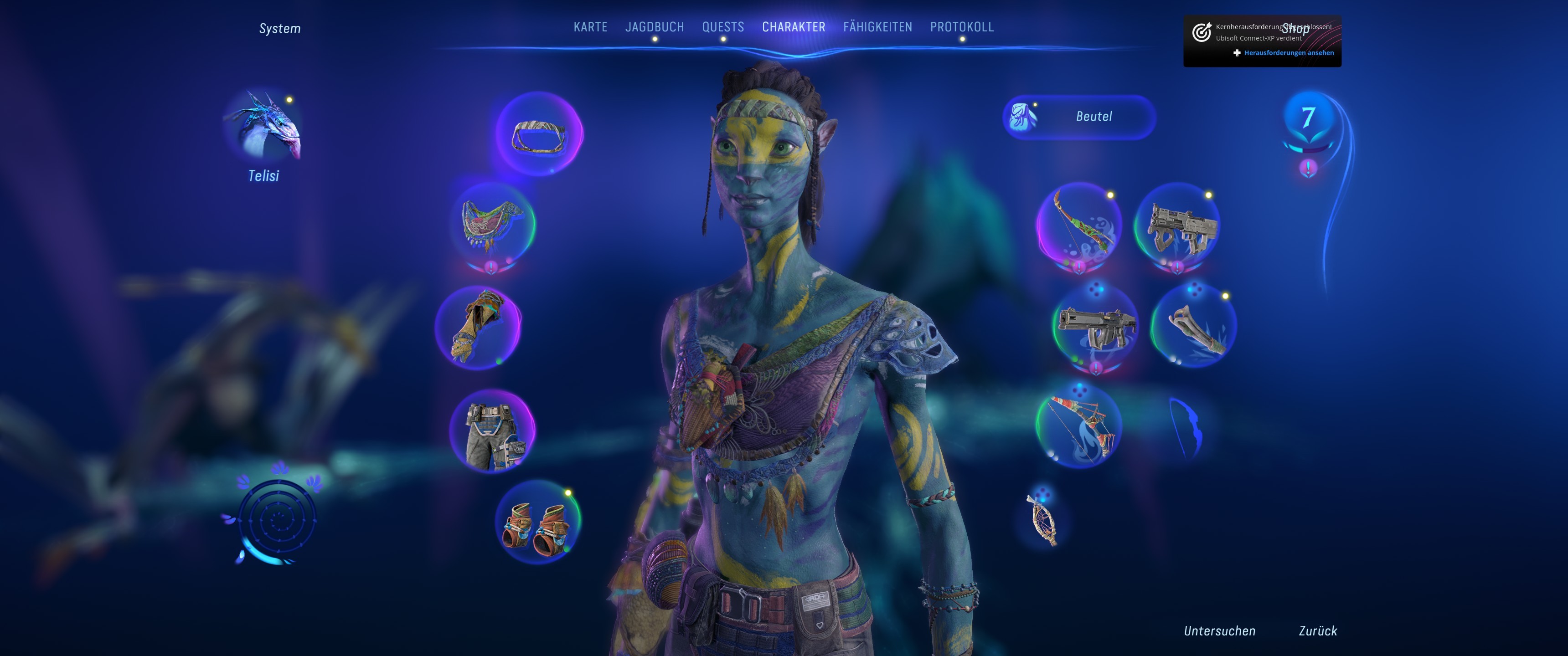
Task: Select the green longbow weapon slot
Action: [1078, 226]
